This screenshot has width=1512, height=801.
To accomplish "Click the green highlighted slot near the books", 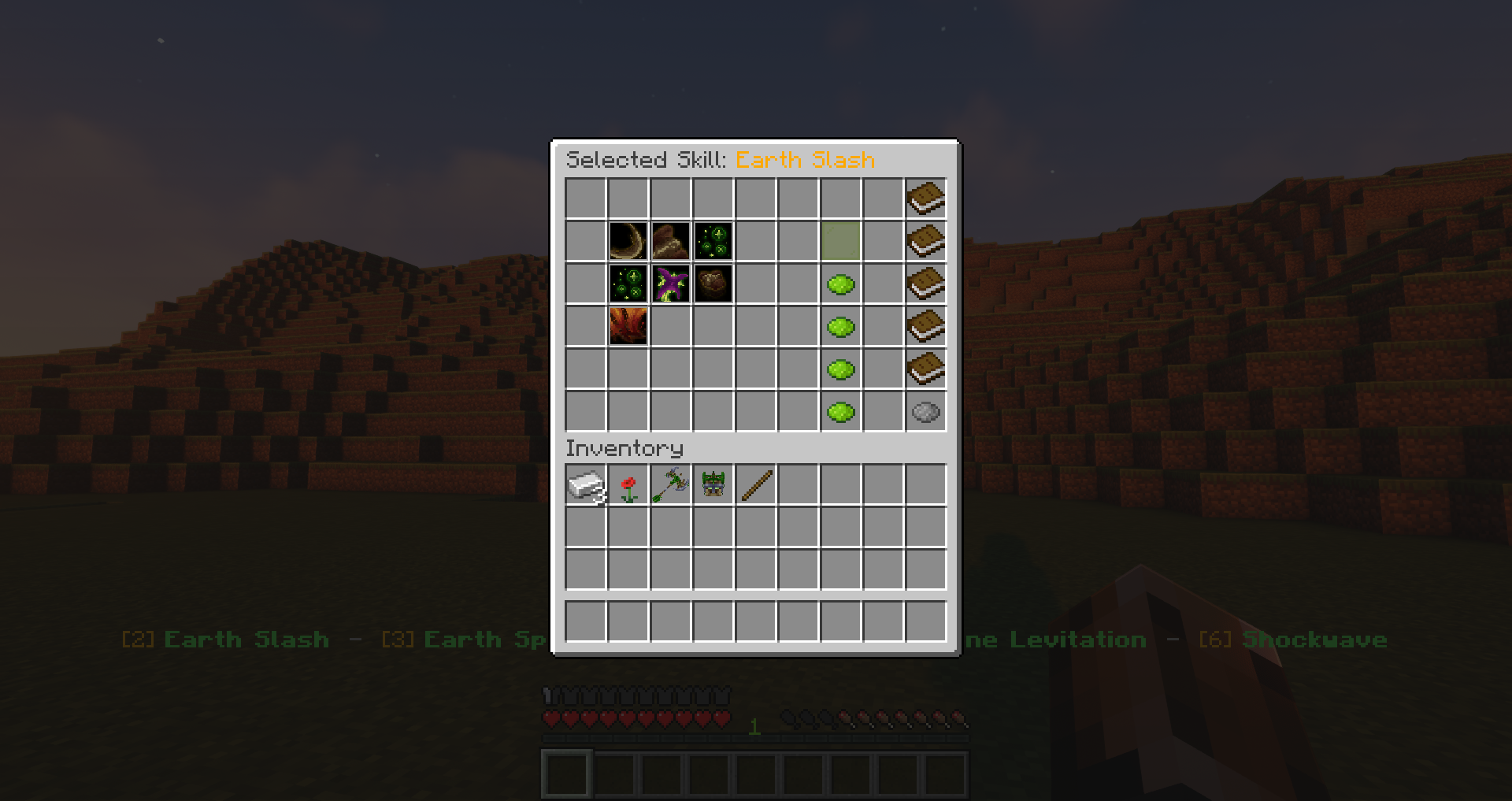I will click(x=841, y=242).
